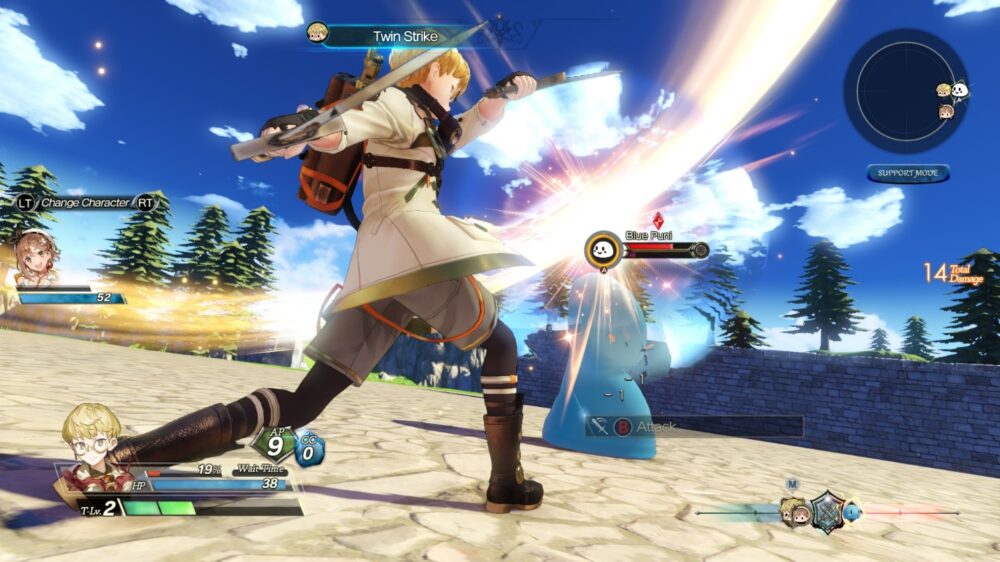Toggle the Support Mode button
Screen dimensions: 1000x562
(x=908, y=173)
